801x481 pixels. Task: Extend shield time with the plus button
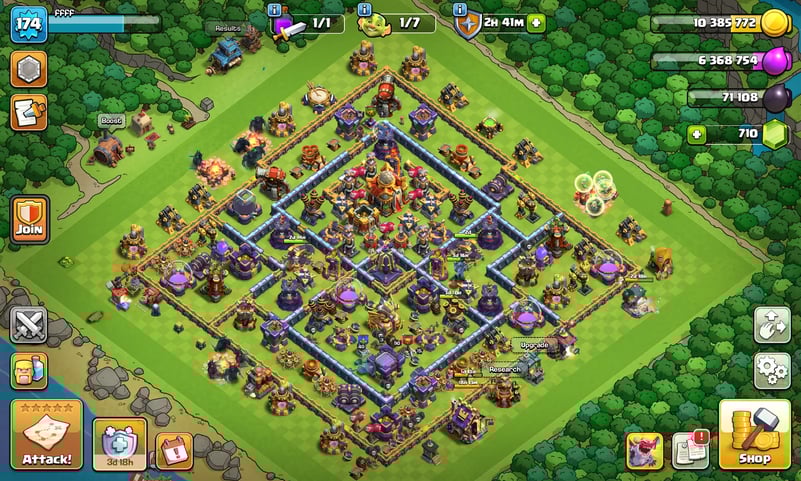537,23
